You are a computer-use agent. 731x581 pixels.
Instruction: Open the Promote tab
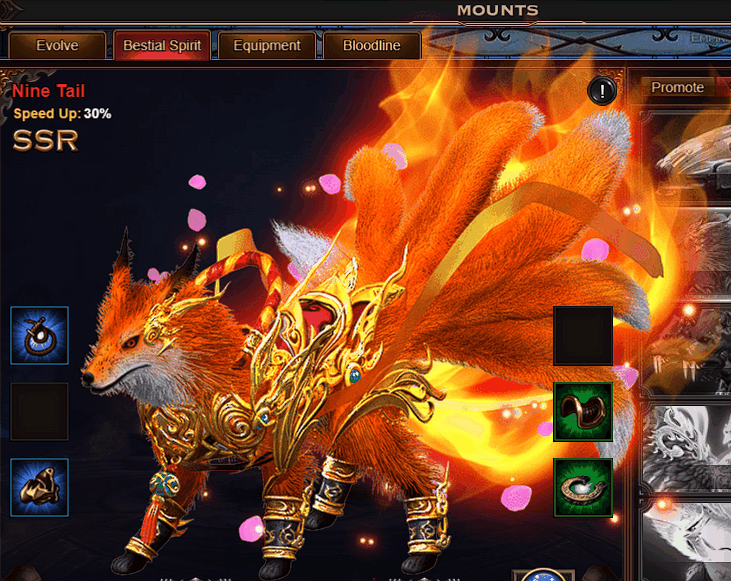677,88
